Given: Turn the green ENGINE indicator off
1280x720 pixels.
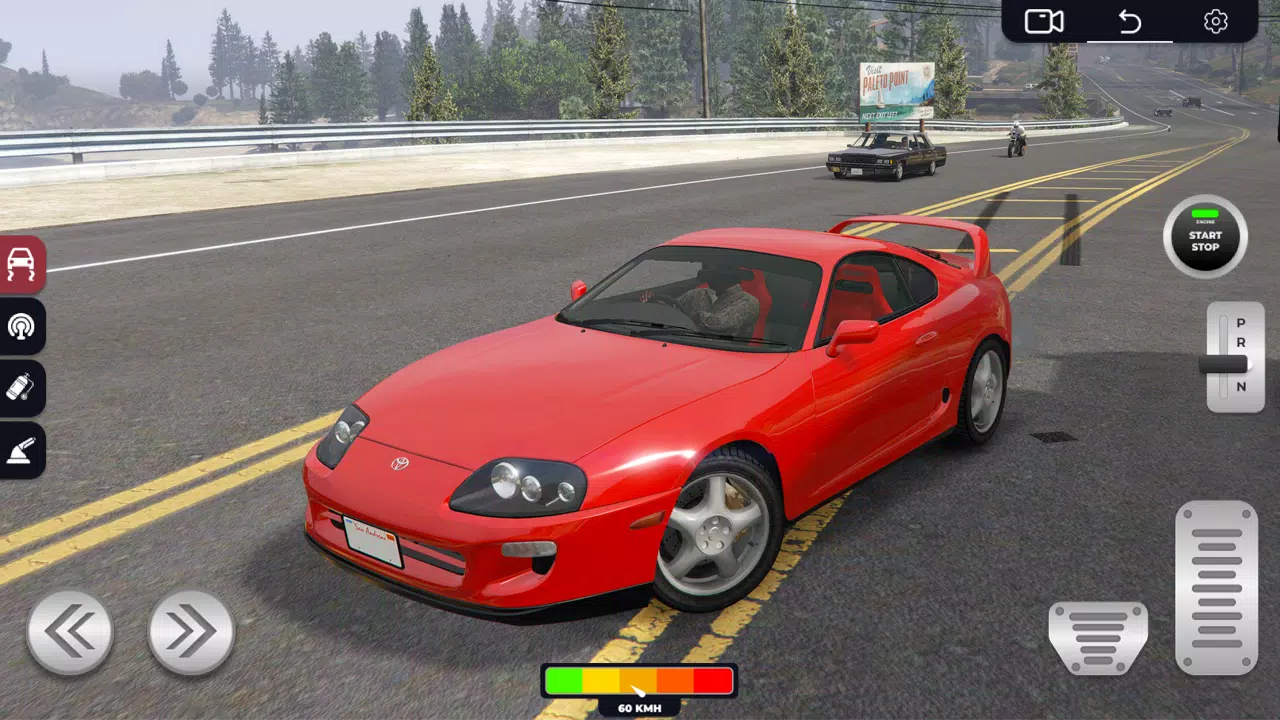Looking at the screenshot, I should (1204, 213).
